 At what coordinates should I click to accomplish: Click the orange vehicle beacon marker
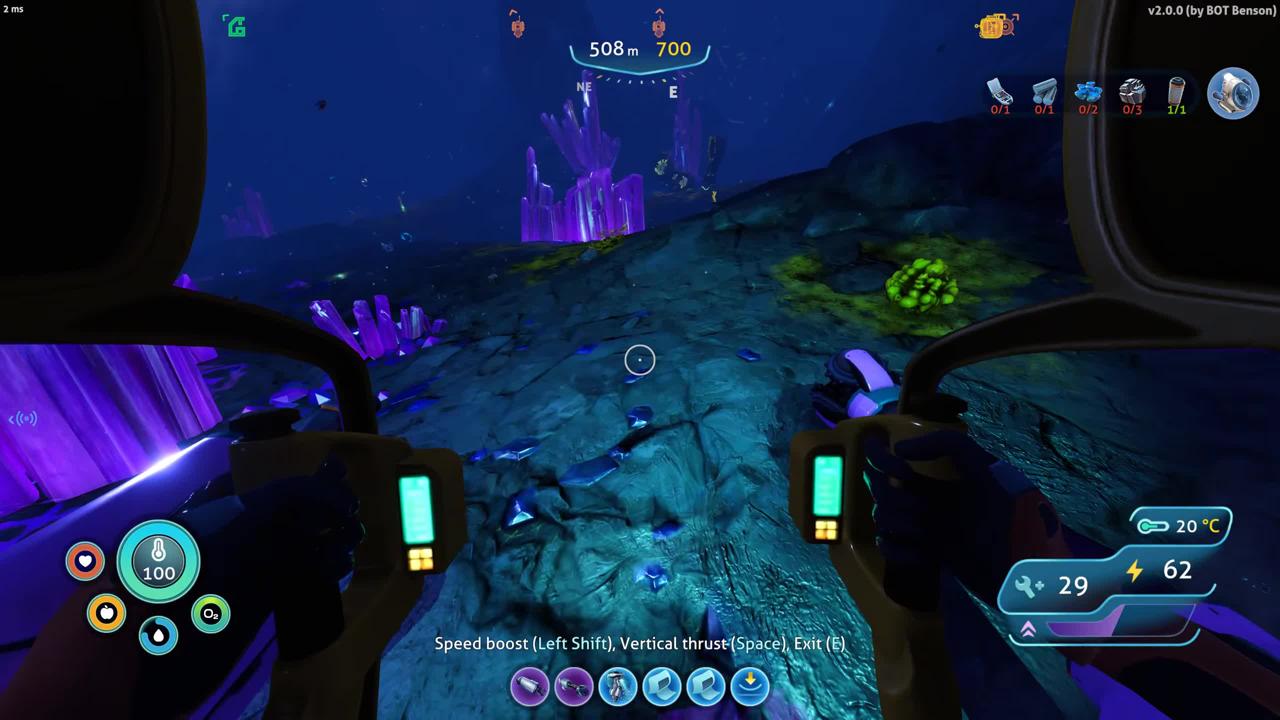(x=995, y=26)
